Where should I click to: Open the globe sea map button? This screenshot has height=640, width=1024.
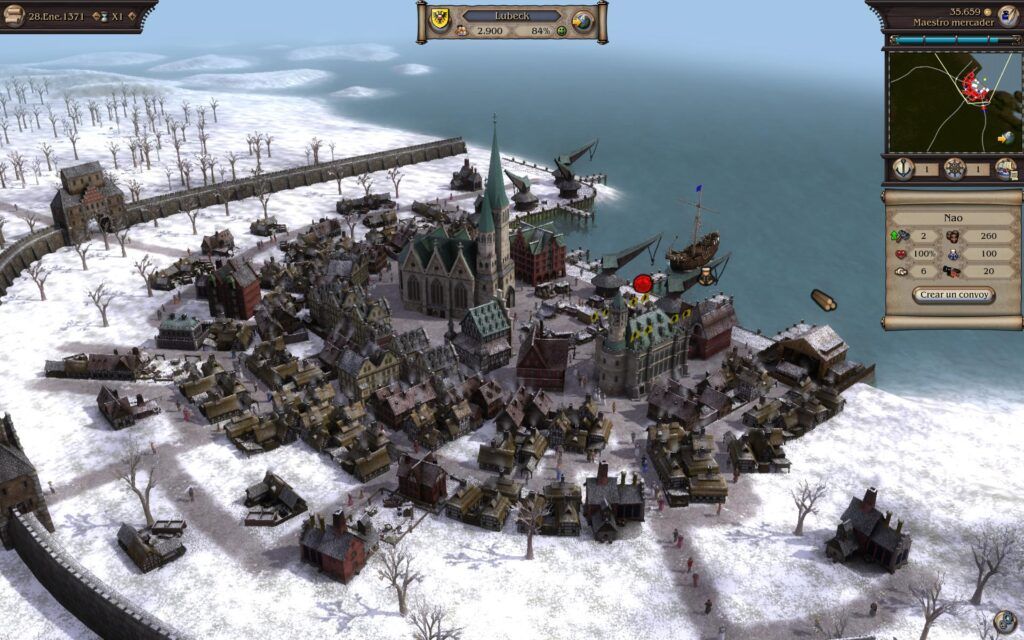[583, 22]
